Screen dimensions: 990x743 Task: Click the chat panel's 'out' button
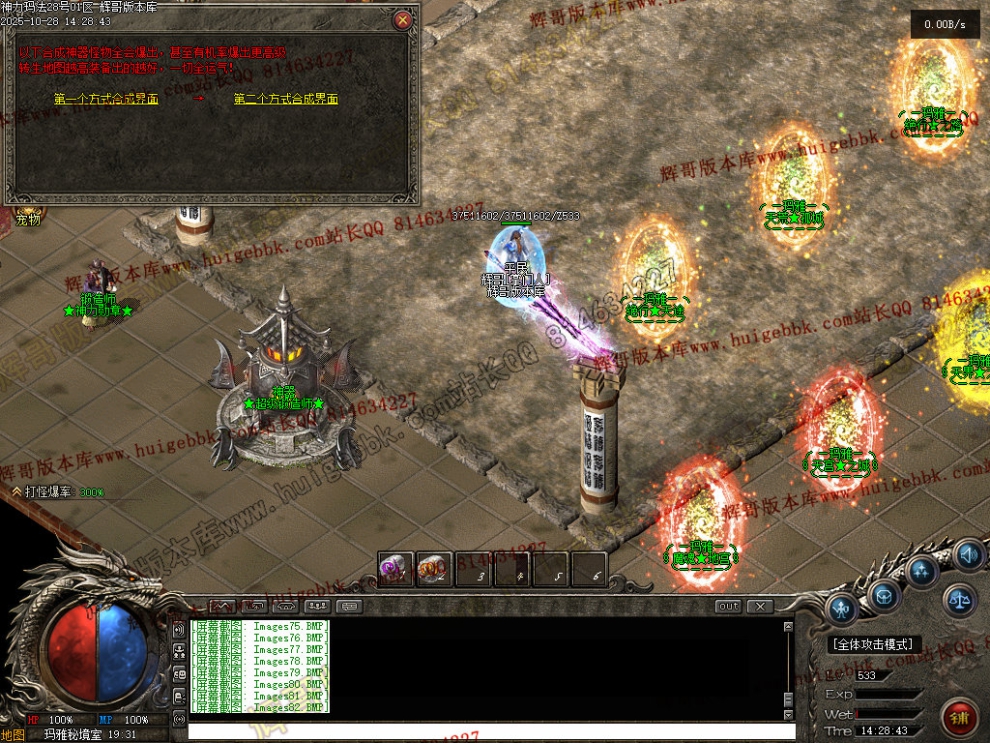(729, 606)
